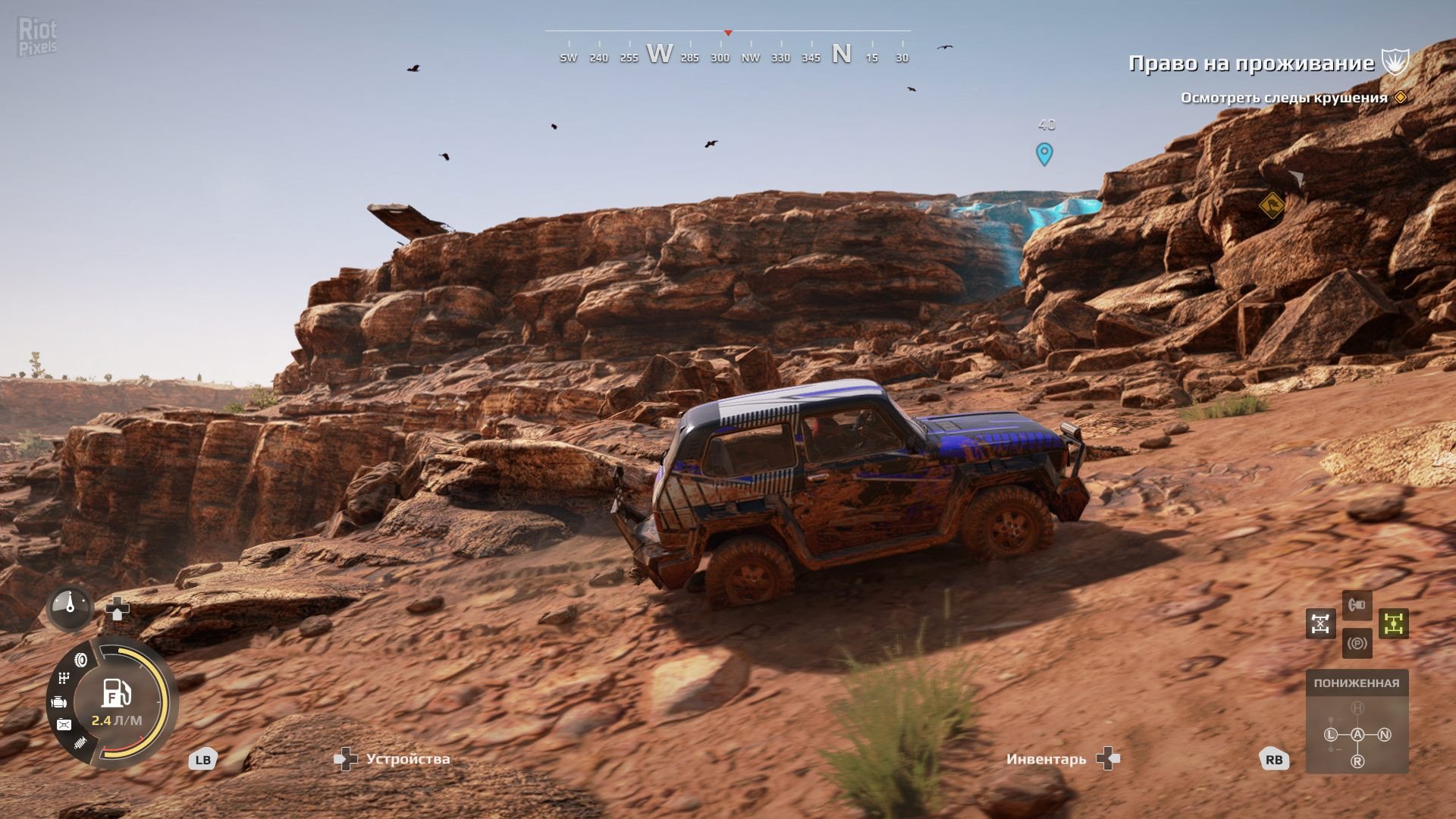Click the blue waypoint marker pin

coord(1044,154)
